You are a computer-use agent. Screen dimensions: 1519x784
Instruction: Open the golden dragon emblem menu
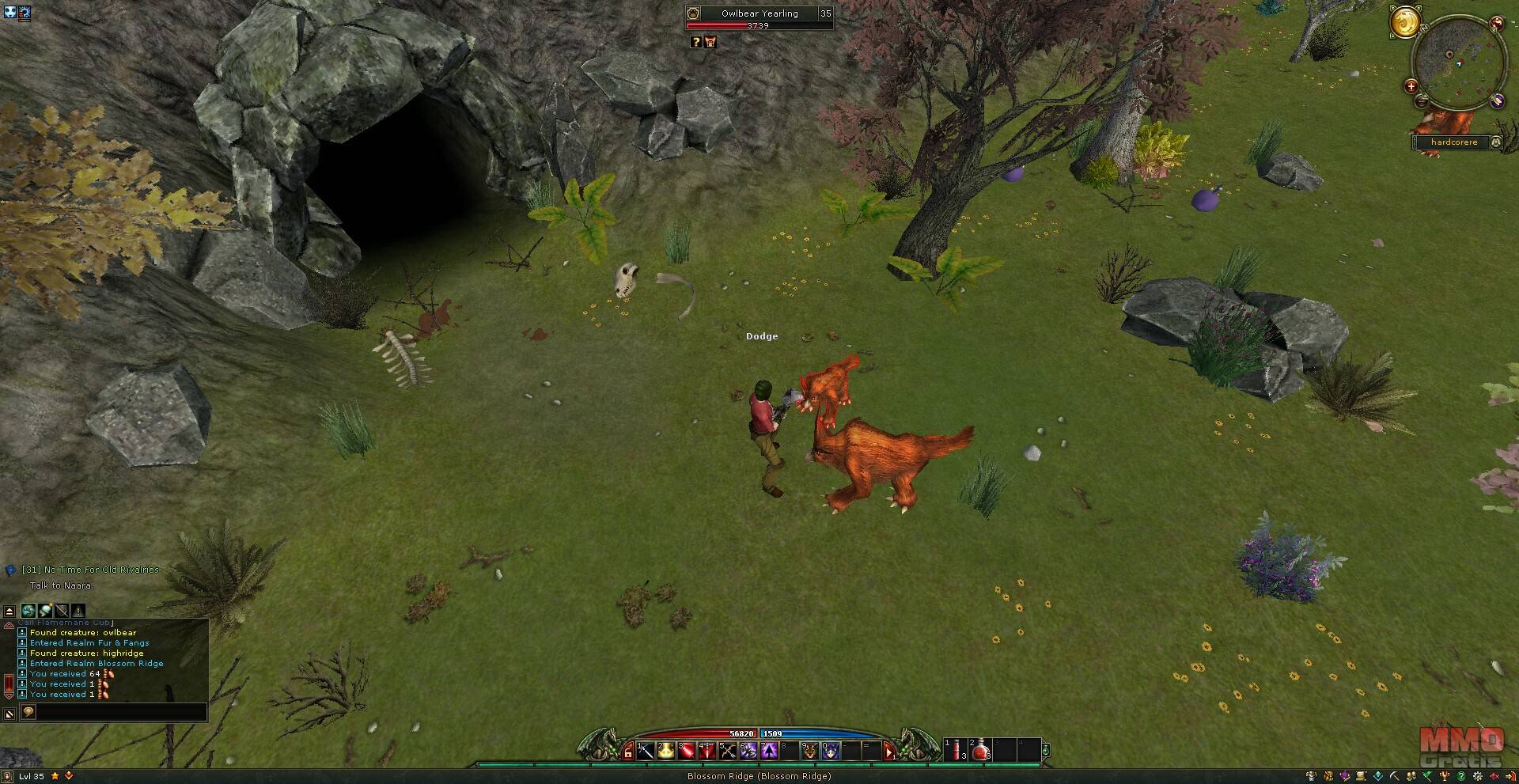1405,22
